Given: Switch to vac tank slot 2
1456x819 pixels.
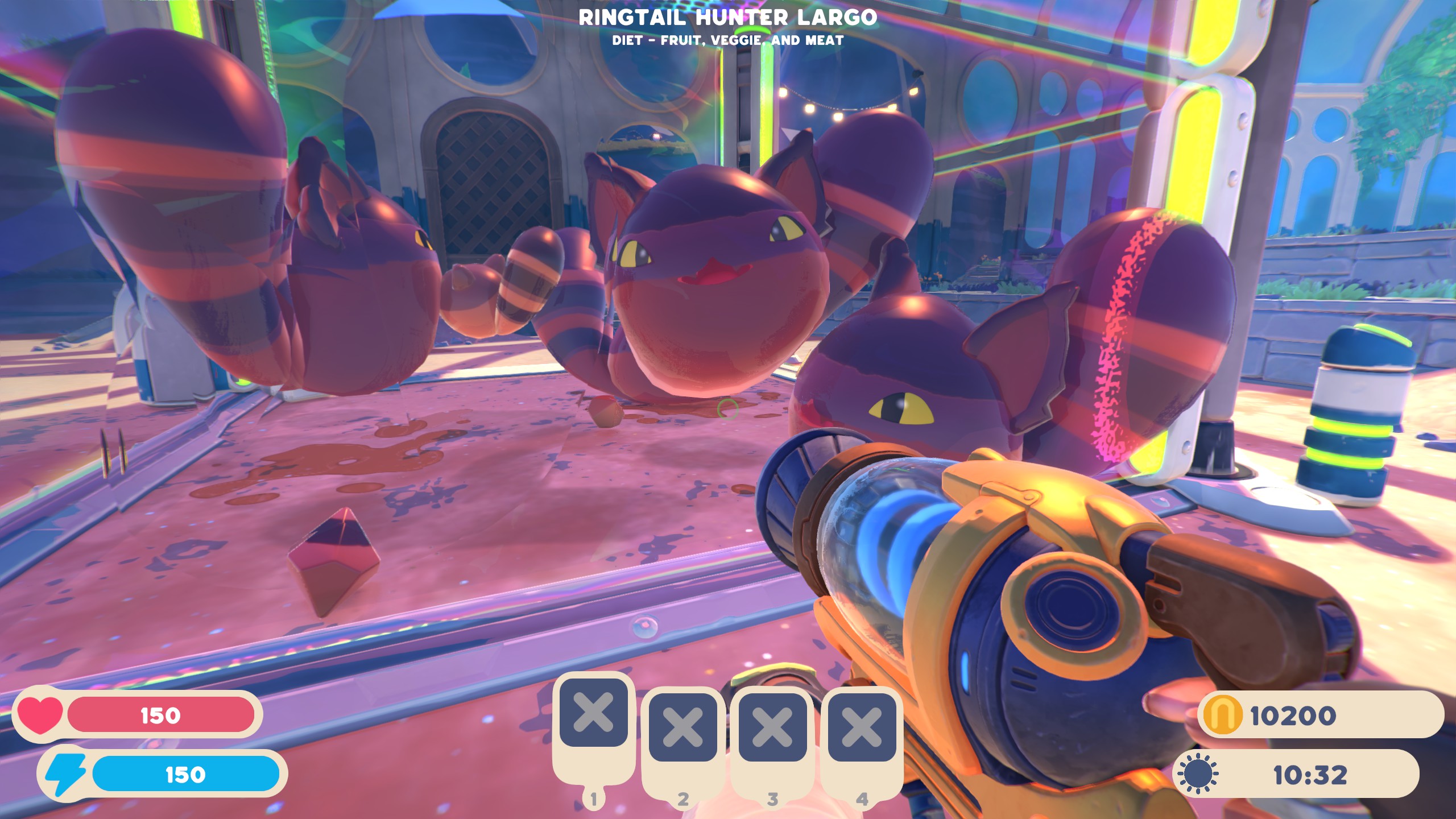Looking at the screenshot, I should [x=682, y=727].
